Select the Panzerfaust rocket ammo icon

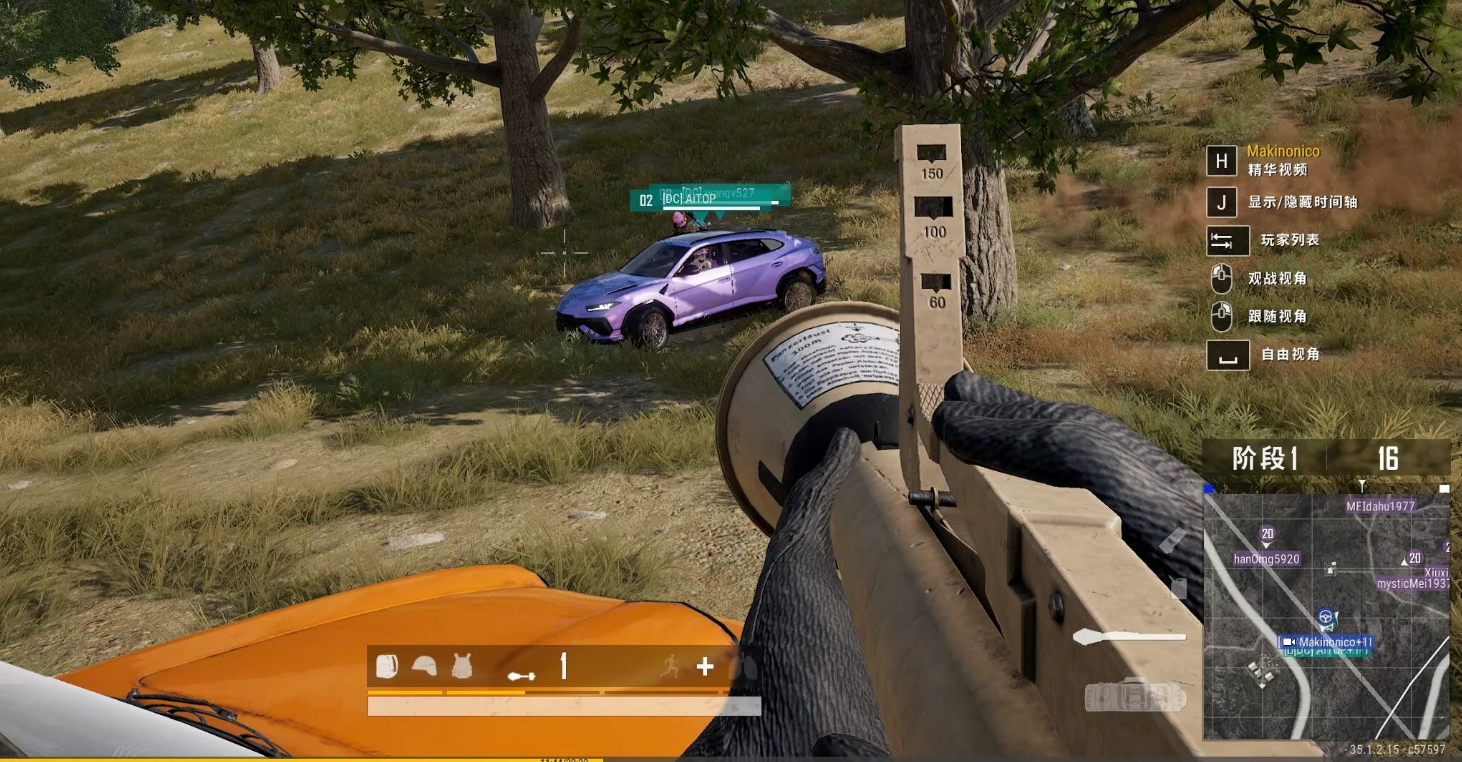[x=521, y=676]
